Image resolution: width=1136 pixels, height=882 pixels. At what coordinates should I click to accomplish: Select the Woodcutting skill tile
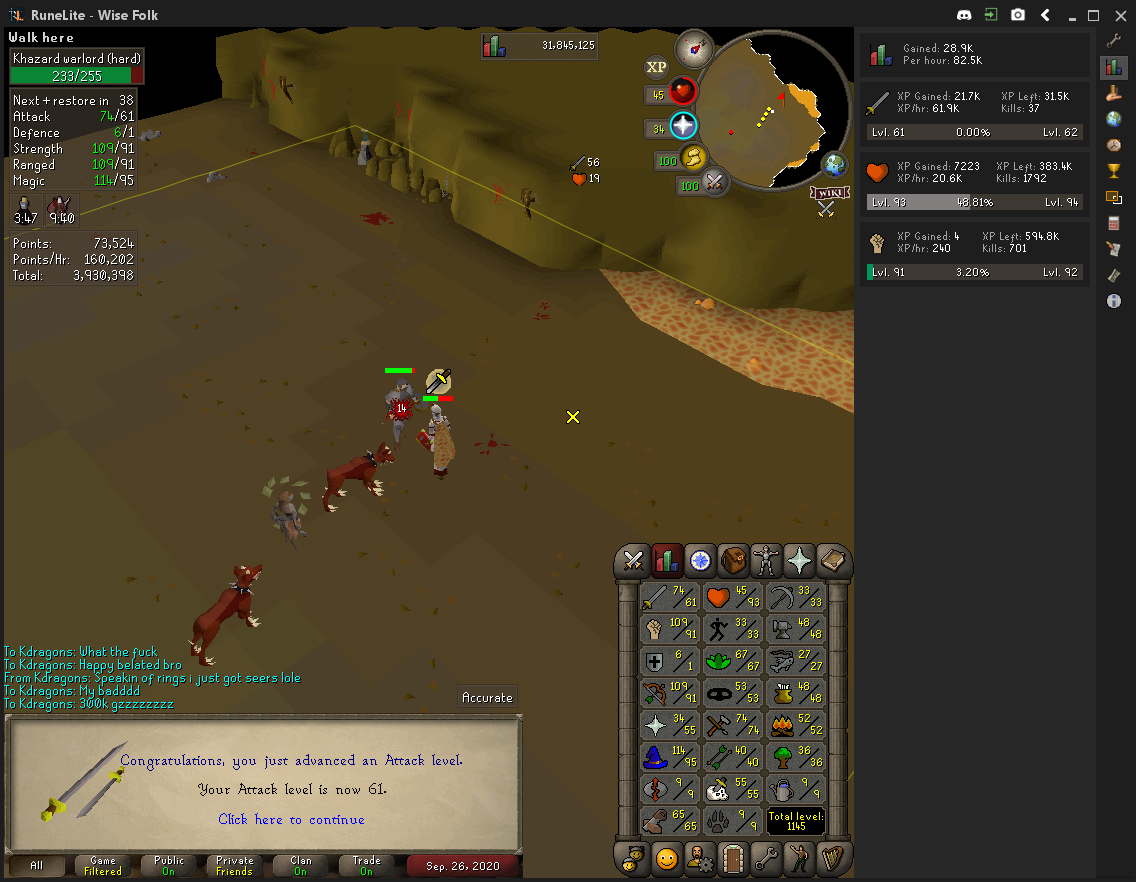point(797,756)
